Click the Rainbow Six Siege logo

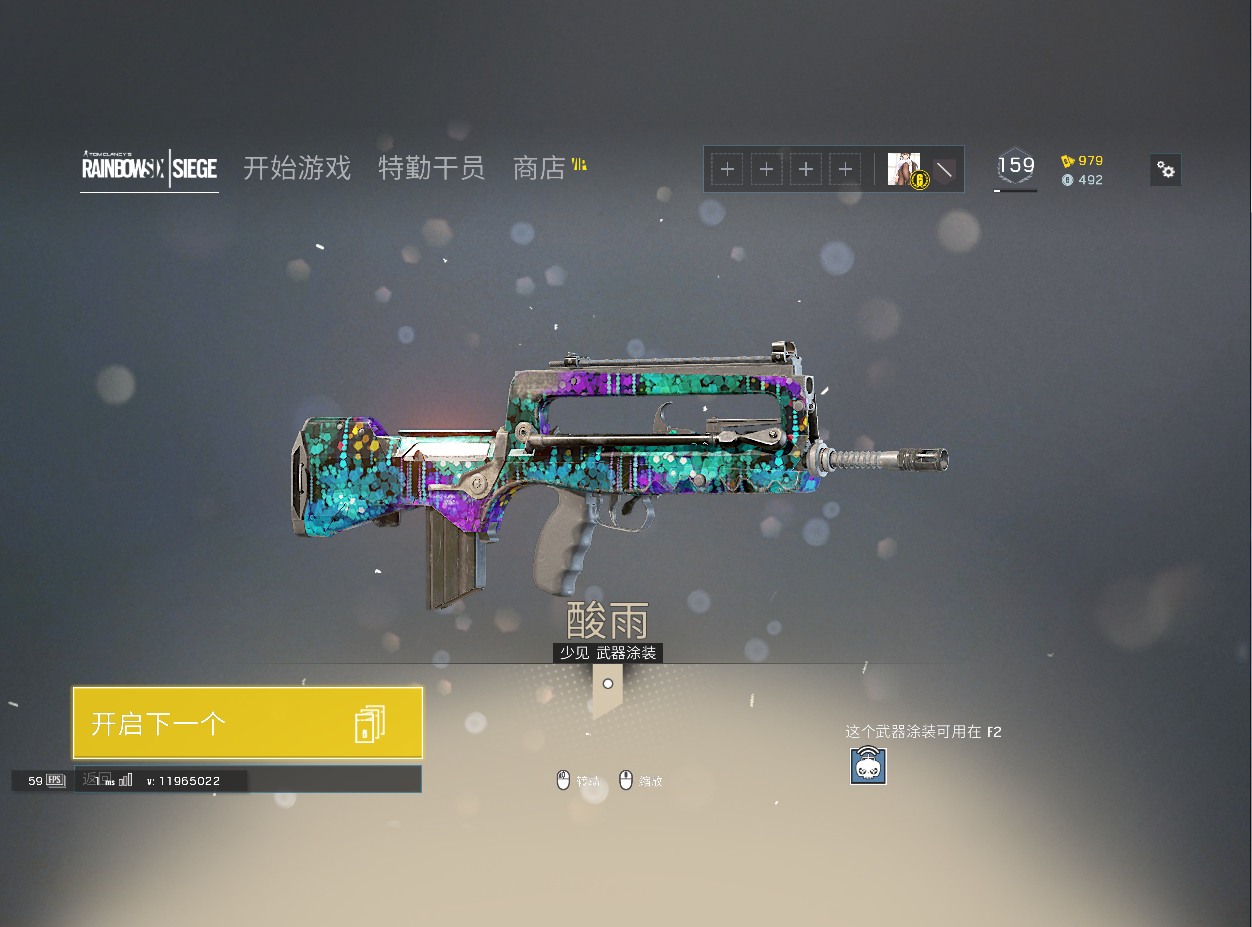coord(149,168)
